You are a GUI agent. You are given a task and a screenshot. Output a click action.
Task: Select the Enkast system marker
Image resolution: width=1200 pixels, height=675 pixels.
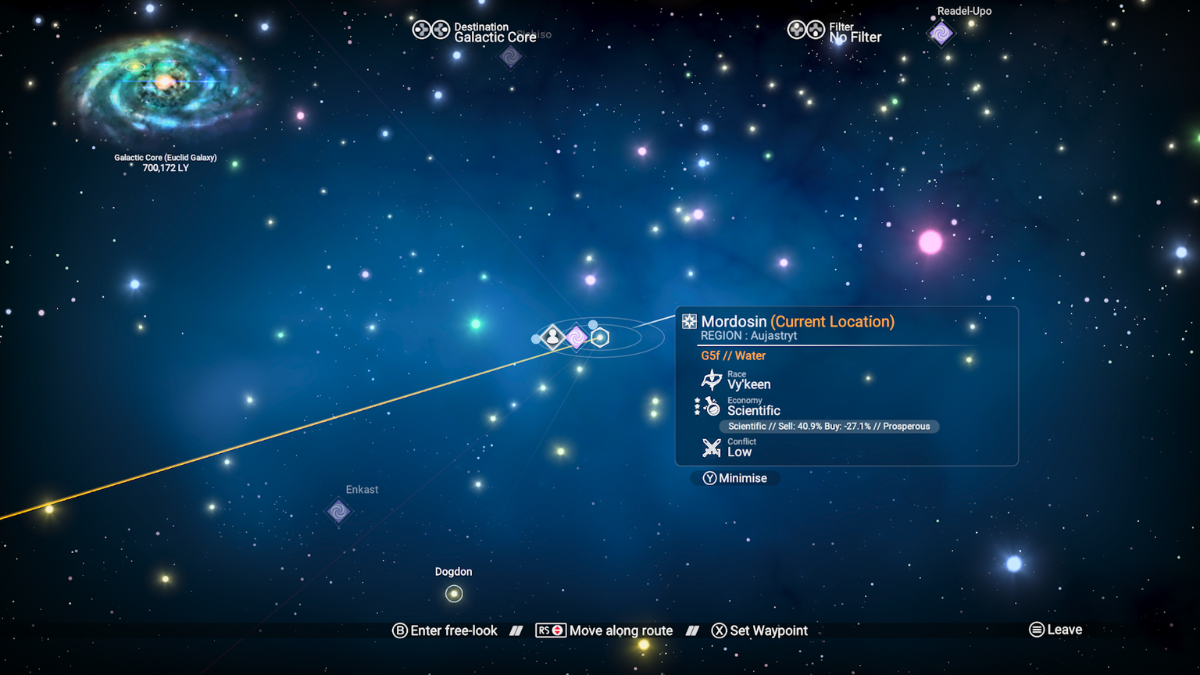(x=339, y=511)
